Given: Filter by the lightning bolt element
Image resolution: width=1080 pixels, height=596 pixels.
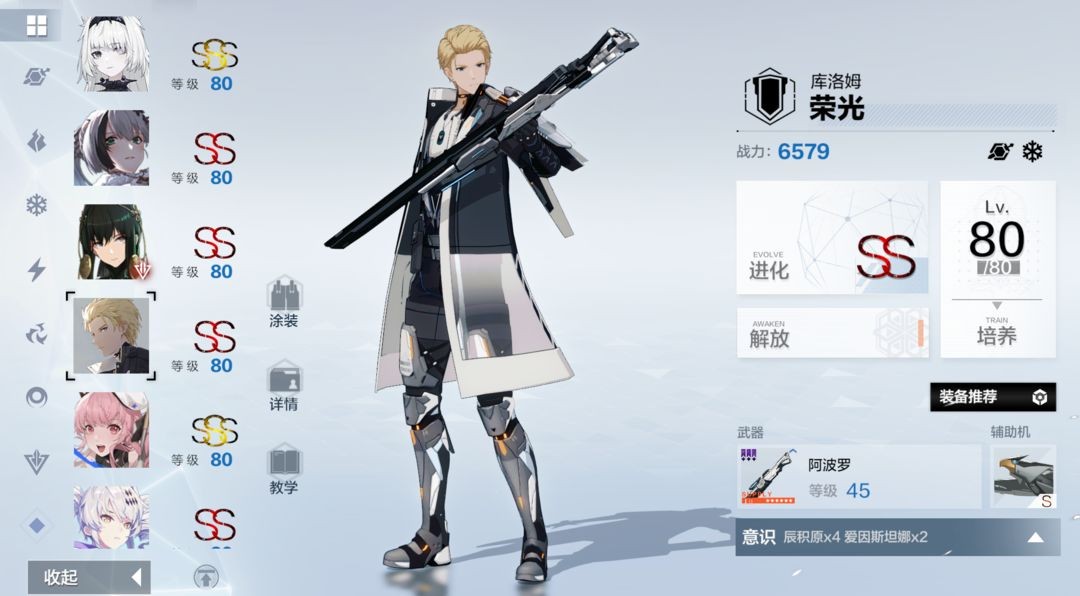Looking at the screenshot, I should pos(37,269).
